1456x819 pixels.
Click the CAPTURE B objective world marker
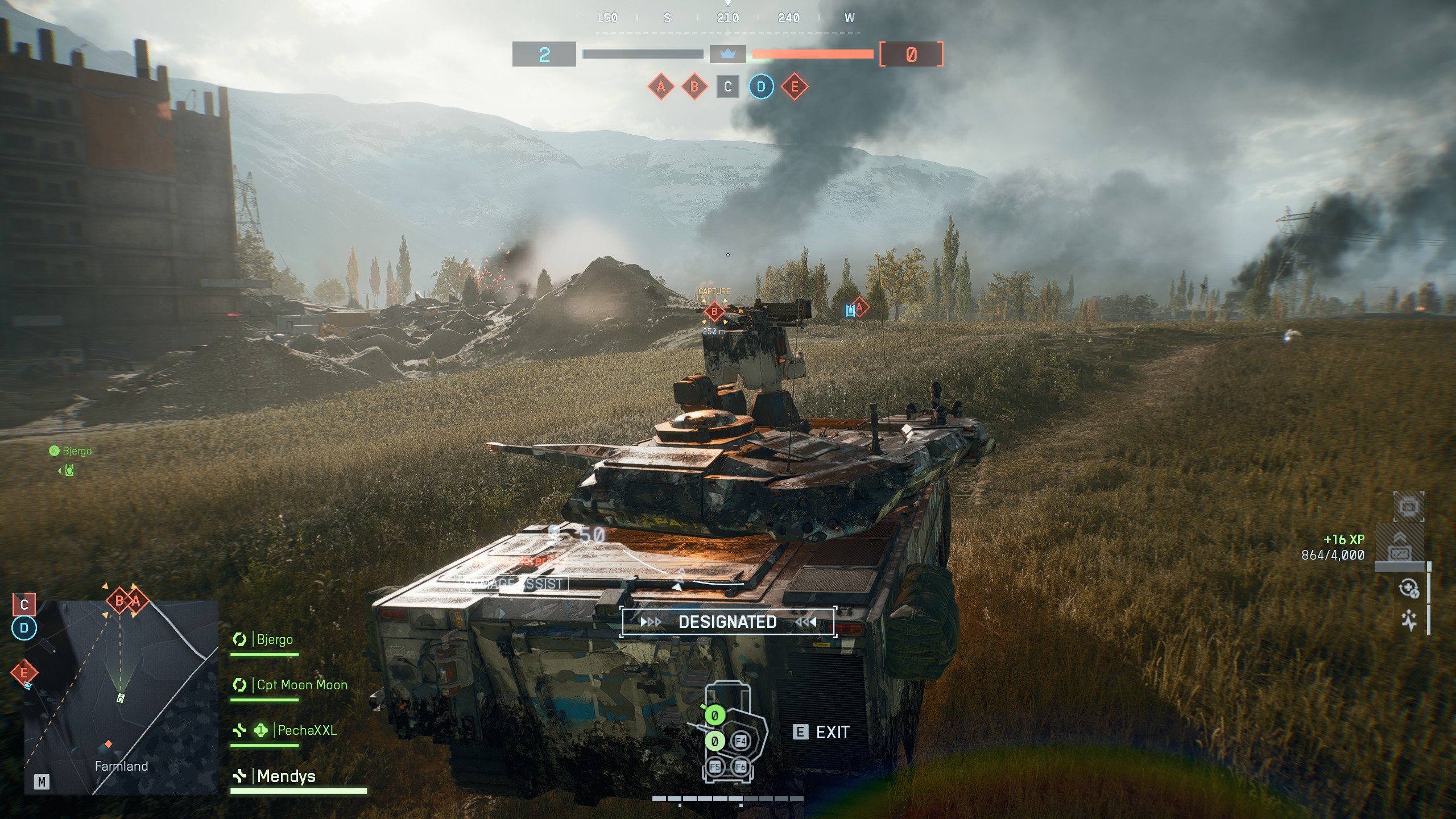tap(714, 311)
